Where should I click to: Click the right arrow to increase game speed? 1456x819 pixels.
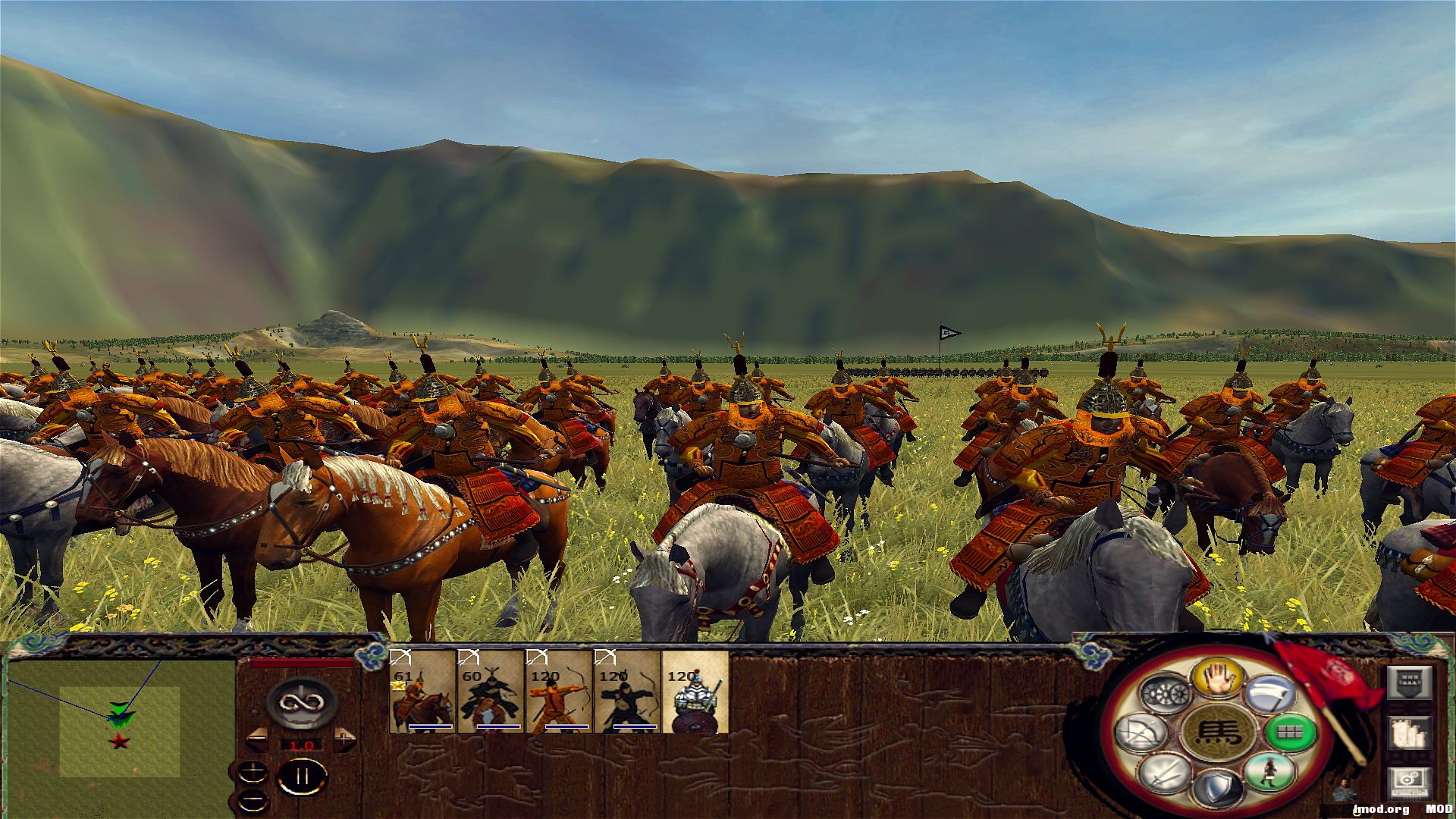point(345,739)
